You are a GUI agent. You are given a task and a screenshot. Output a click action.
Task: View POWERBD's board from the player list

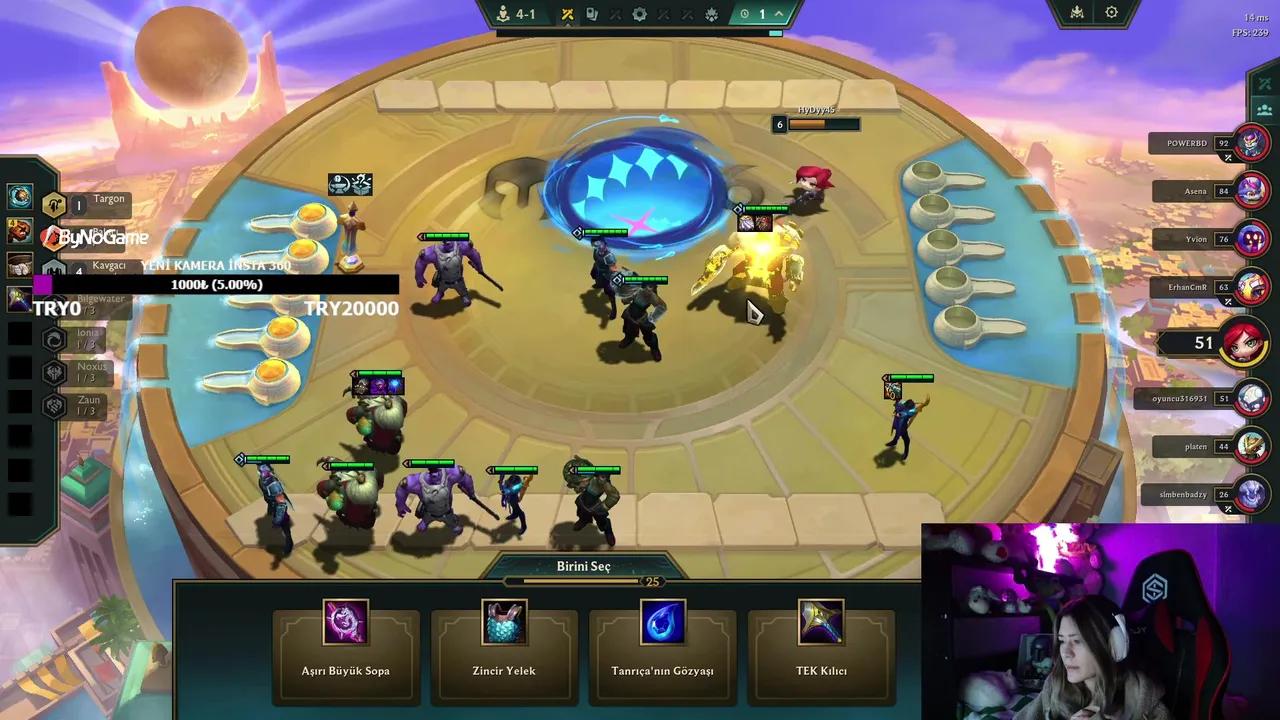[x=1251, y=143]
